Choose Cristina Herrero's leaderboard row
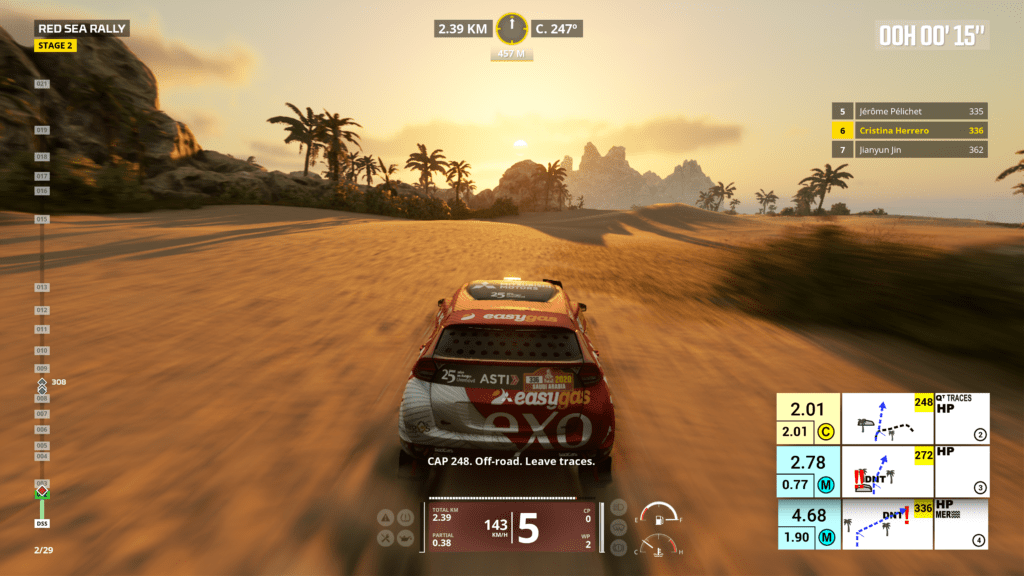 point(909,131)
